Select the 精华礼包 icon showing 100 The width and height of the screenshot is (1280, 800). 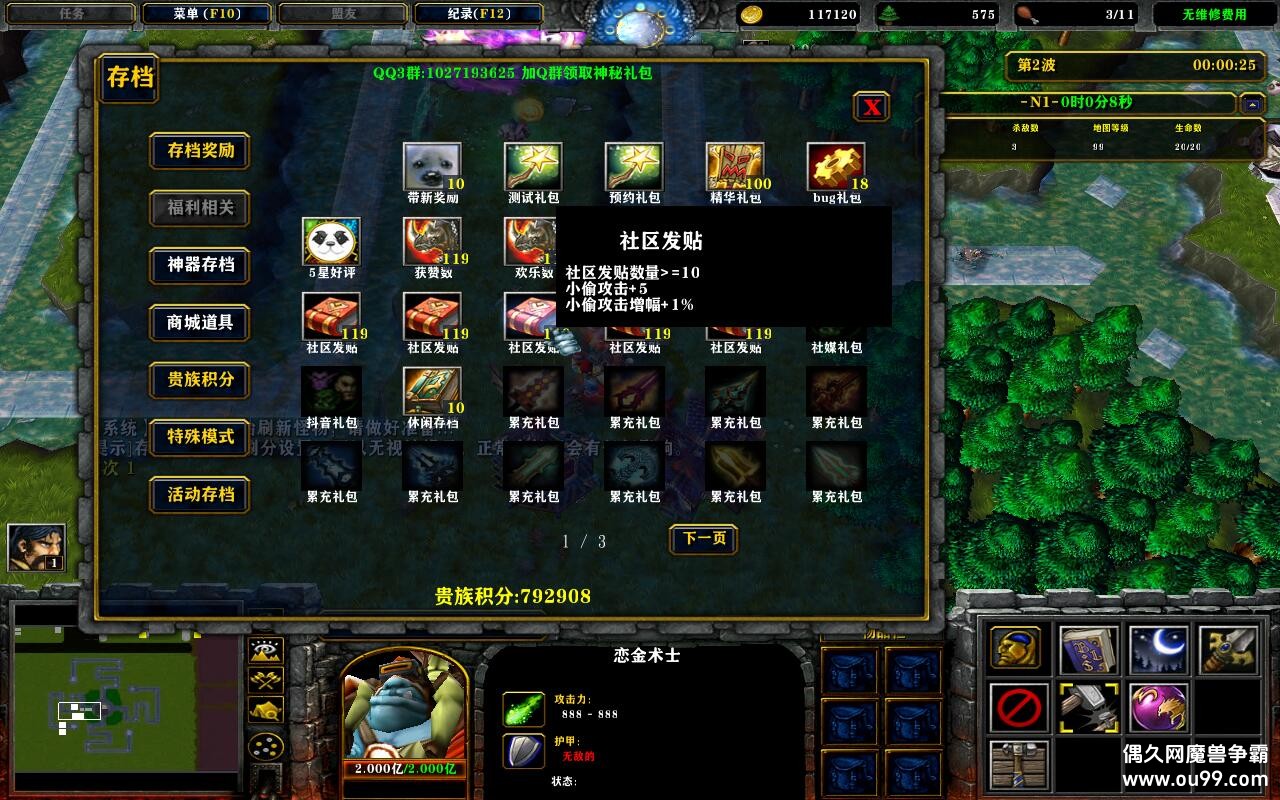coord(735,163)
